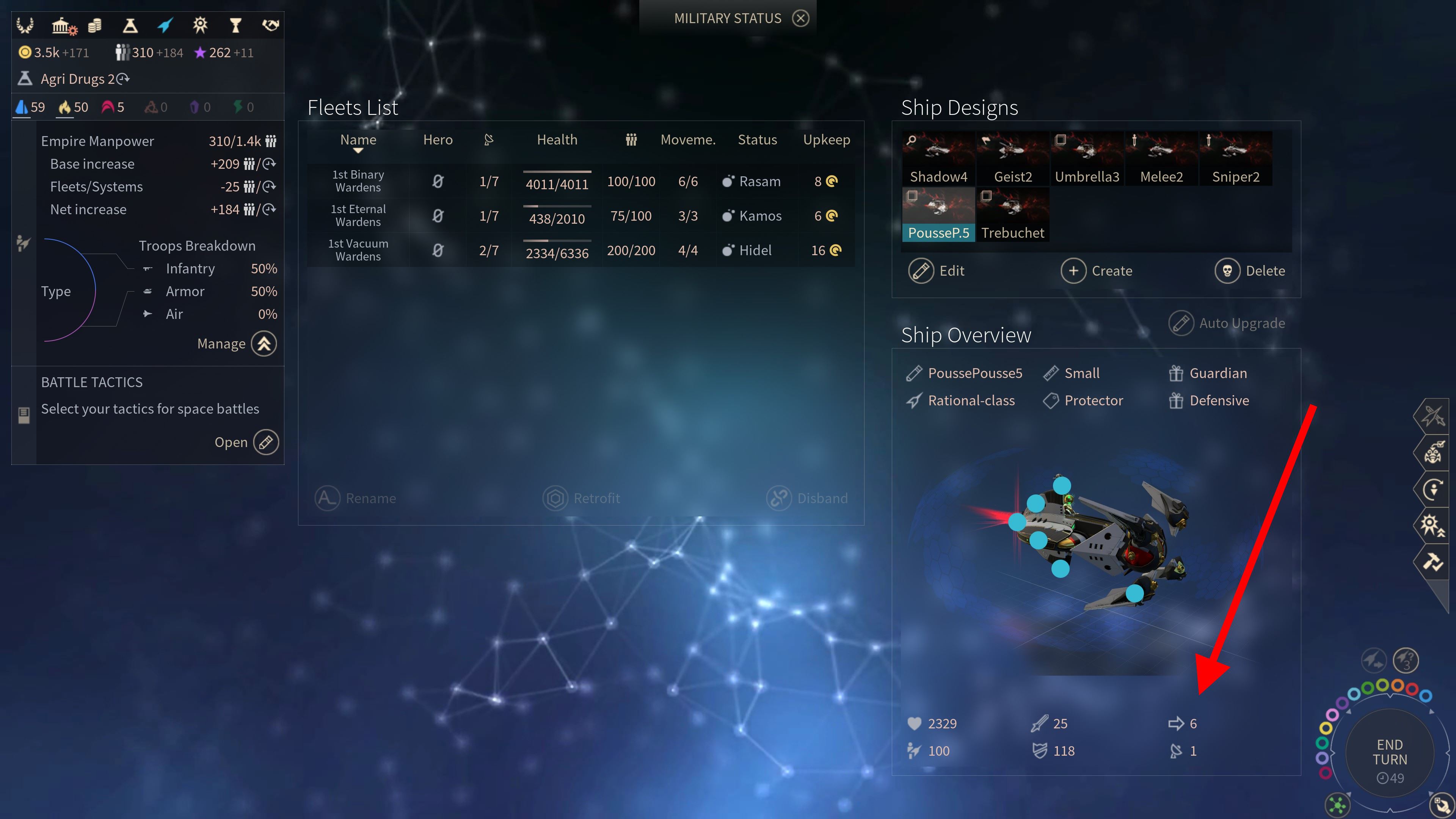The width and height of the screenshot is (1456, 819).
Task: Choose the Umbrella3 ship design
Action: [1087, 159]
